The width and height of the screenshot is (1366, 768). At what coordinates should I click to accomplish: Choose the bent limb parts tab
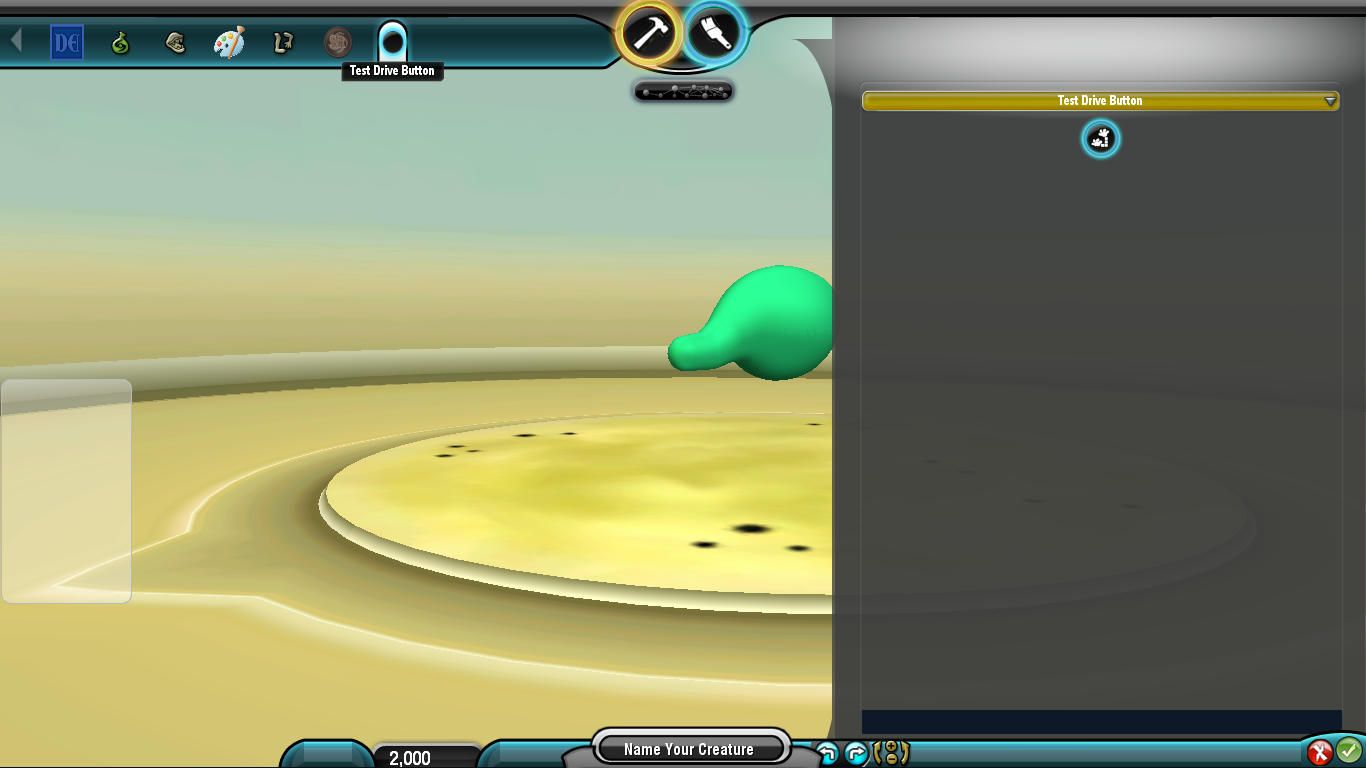pos(283,43)
